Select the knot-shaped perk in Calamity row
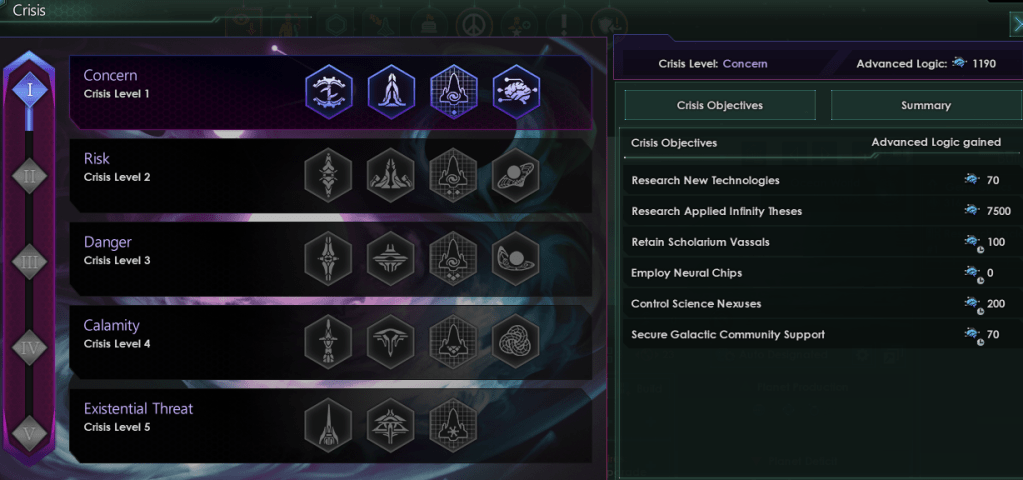The height and width of the screenshot is (480, 1023). [516, 342]
